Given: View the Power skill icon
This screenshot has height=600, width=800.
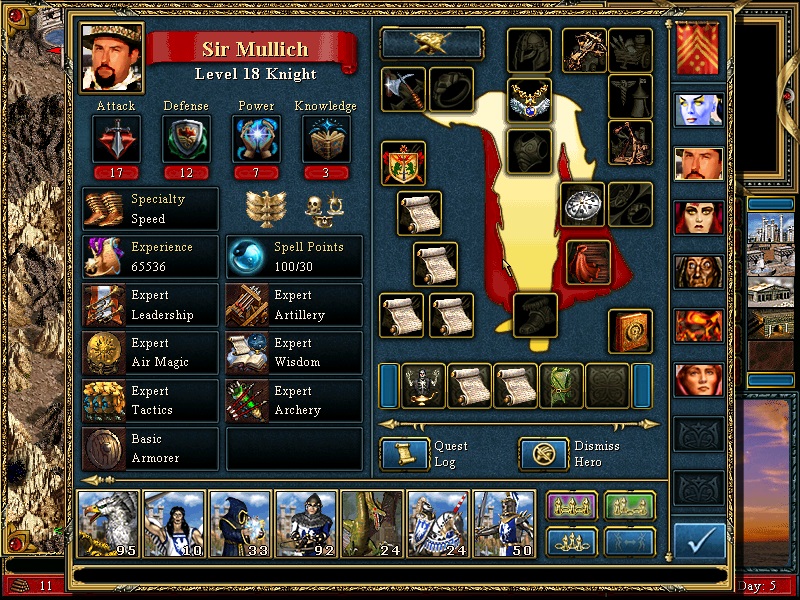Looking at the screenshot, I should (256, 139).
